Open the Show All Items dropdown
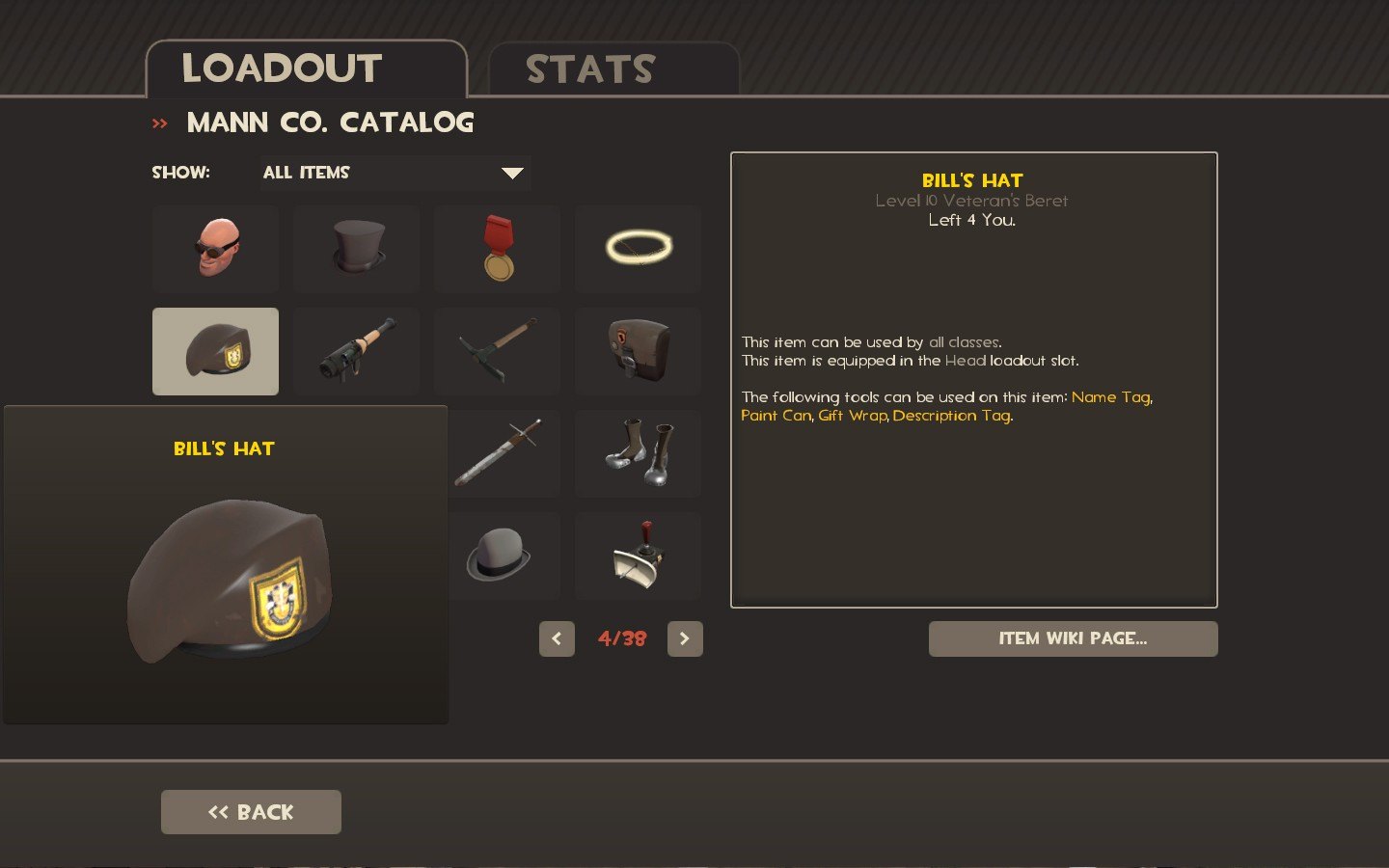The height and width of the screenshot is (868, 1389). 394,173
